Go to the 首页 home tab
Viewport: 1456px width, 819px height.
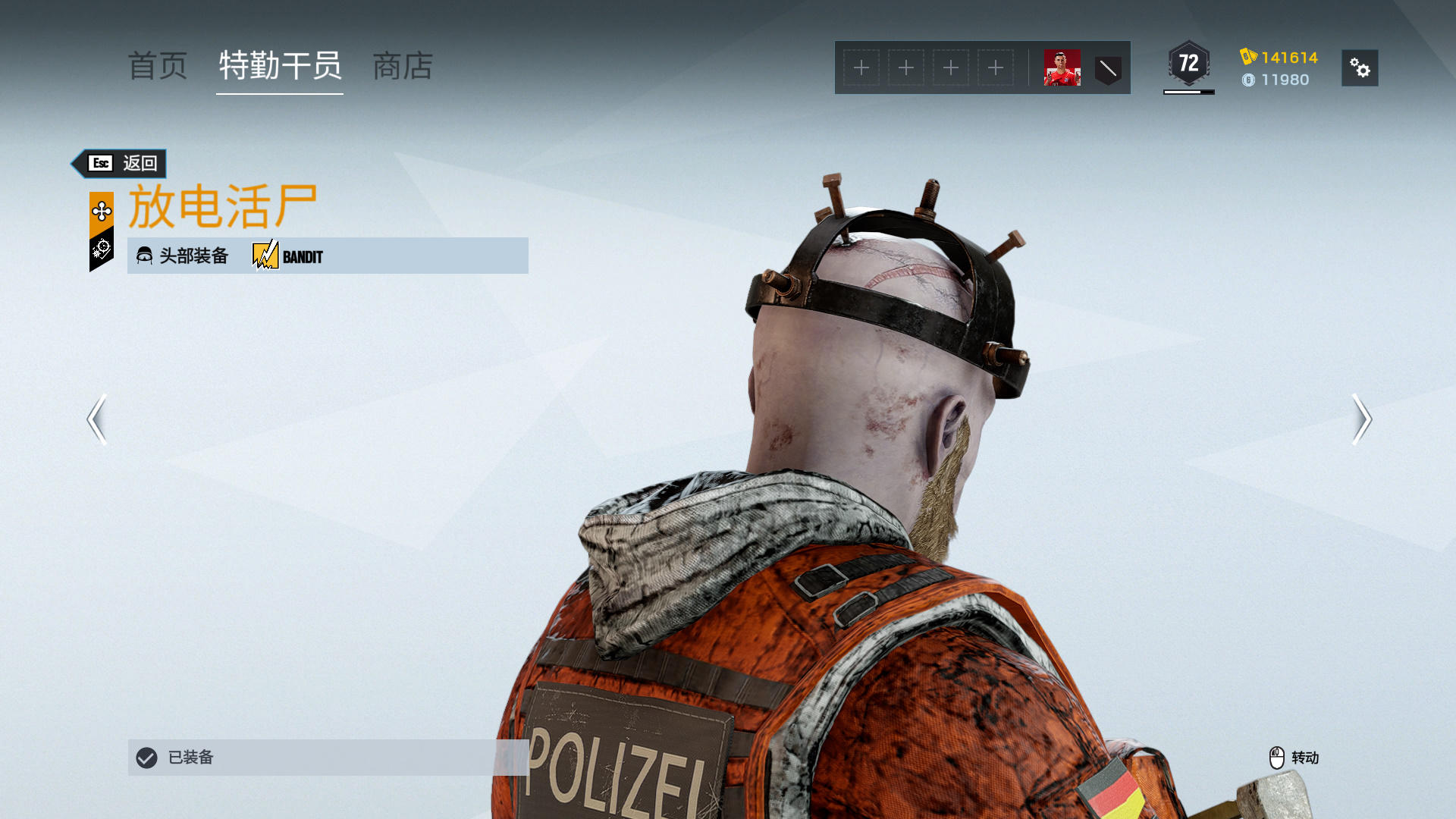click(x=158, y=67)
